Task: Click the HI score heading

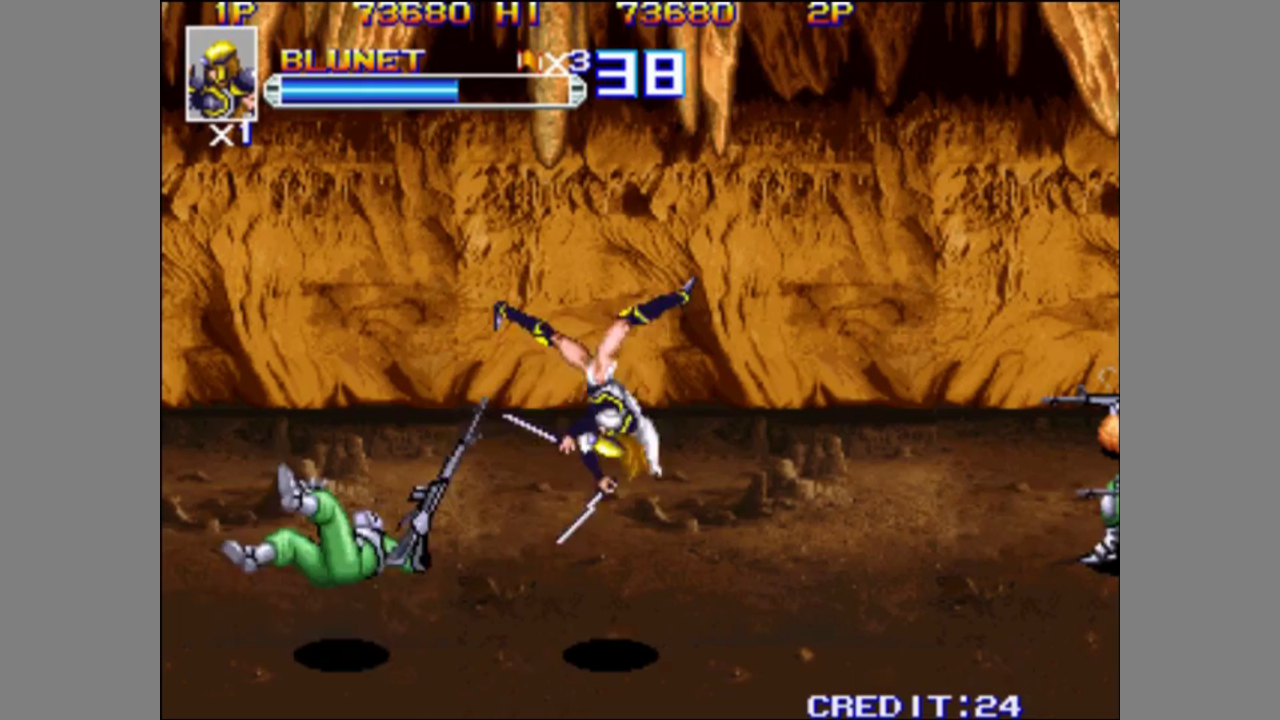Action: pos(519,13)
